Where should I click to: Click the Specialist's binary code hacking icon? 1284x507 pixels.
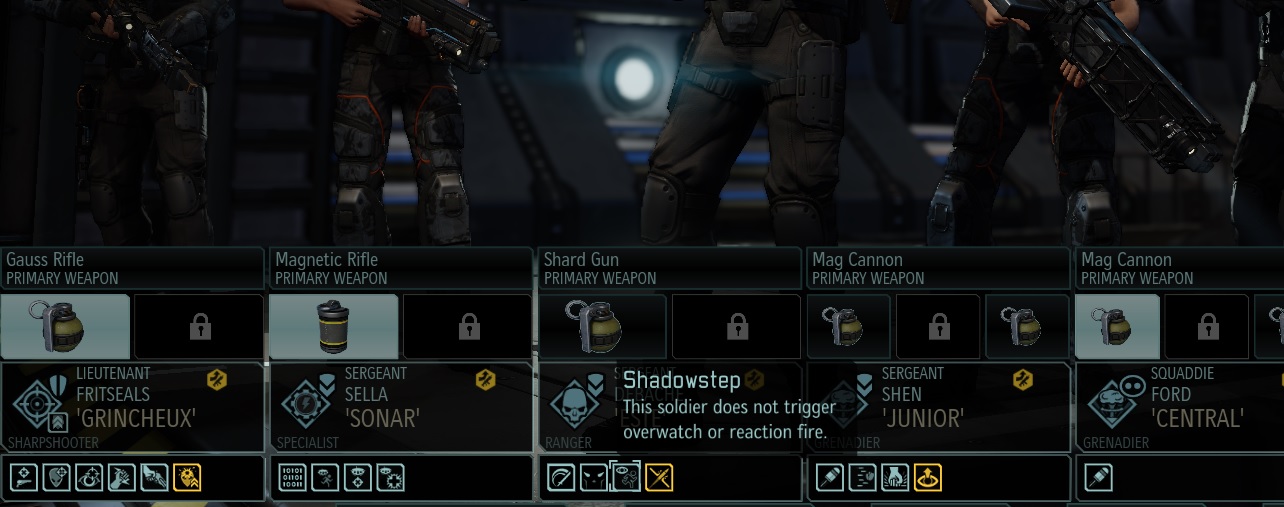(292, 478)
